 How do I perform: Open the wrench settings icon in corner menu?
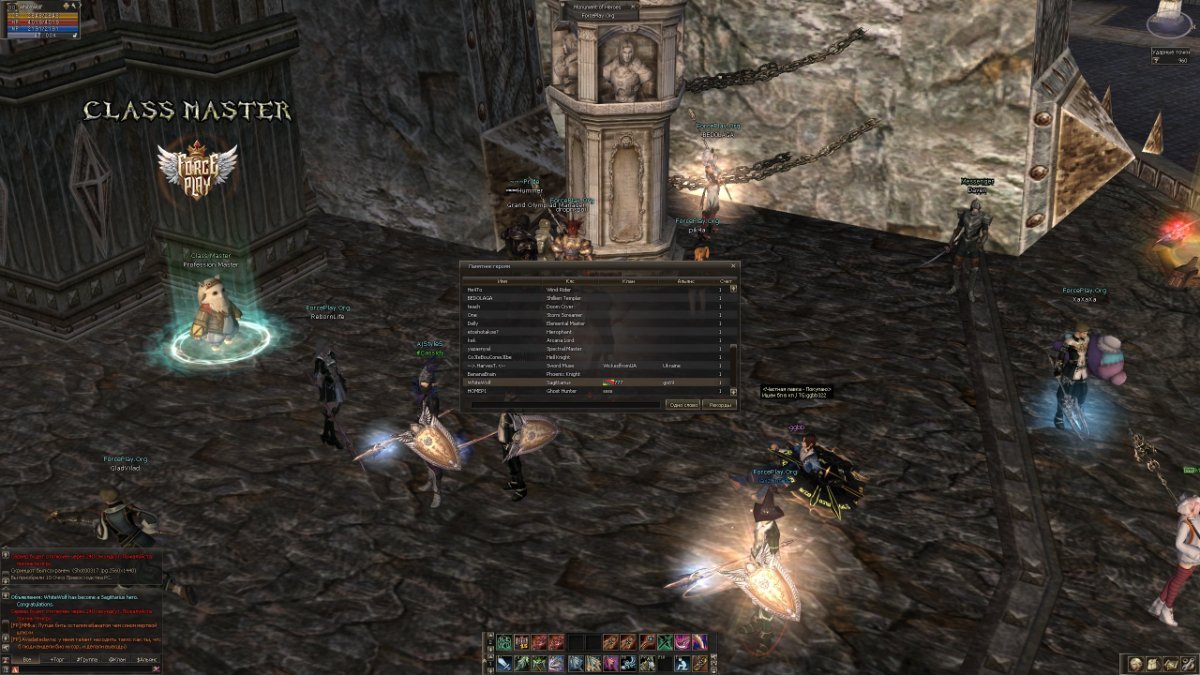coord(1186,664)
